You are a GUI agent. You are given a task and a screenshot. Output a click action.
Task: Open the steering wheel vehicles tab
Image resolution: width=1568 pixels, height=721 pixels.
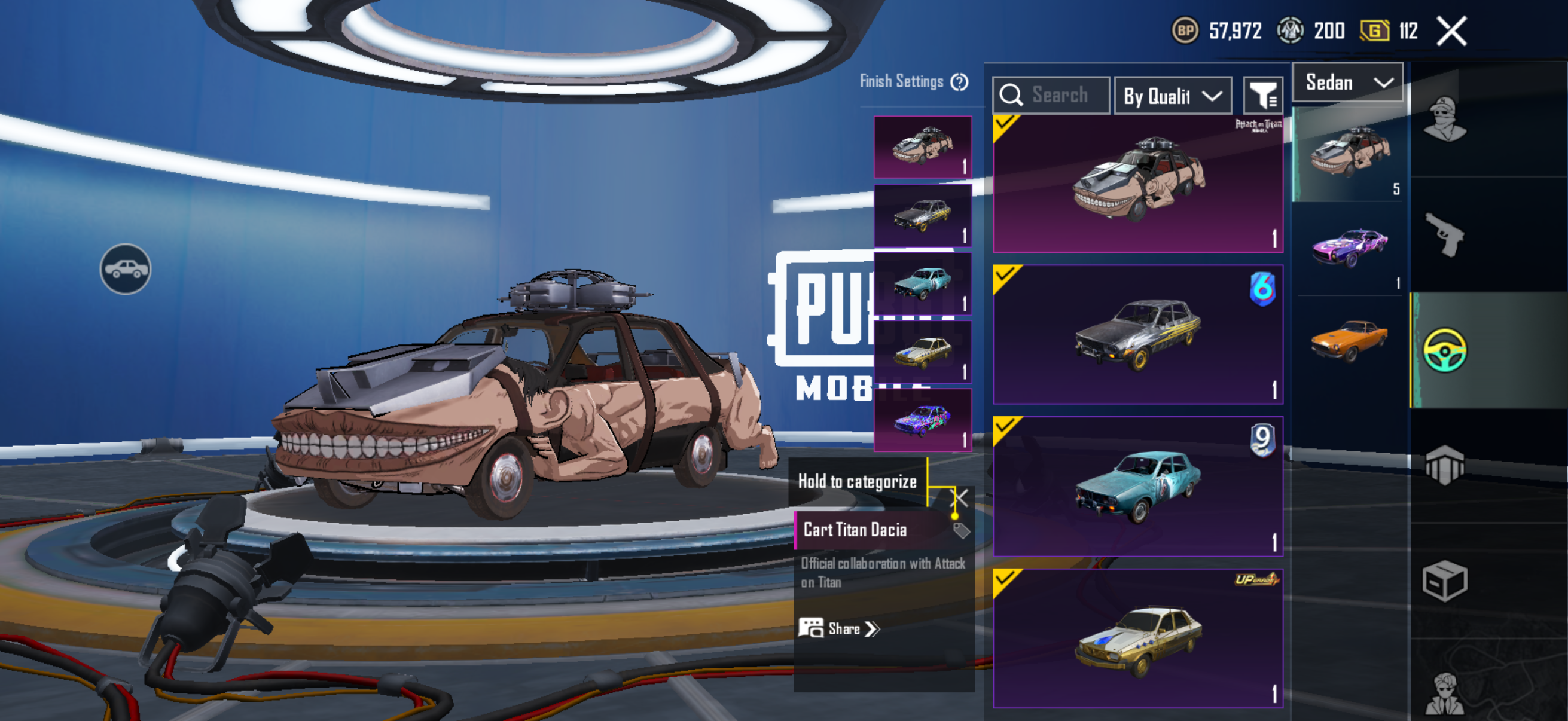point(1444,350)
